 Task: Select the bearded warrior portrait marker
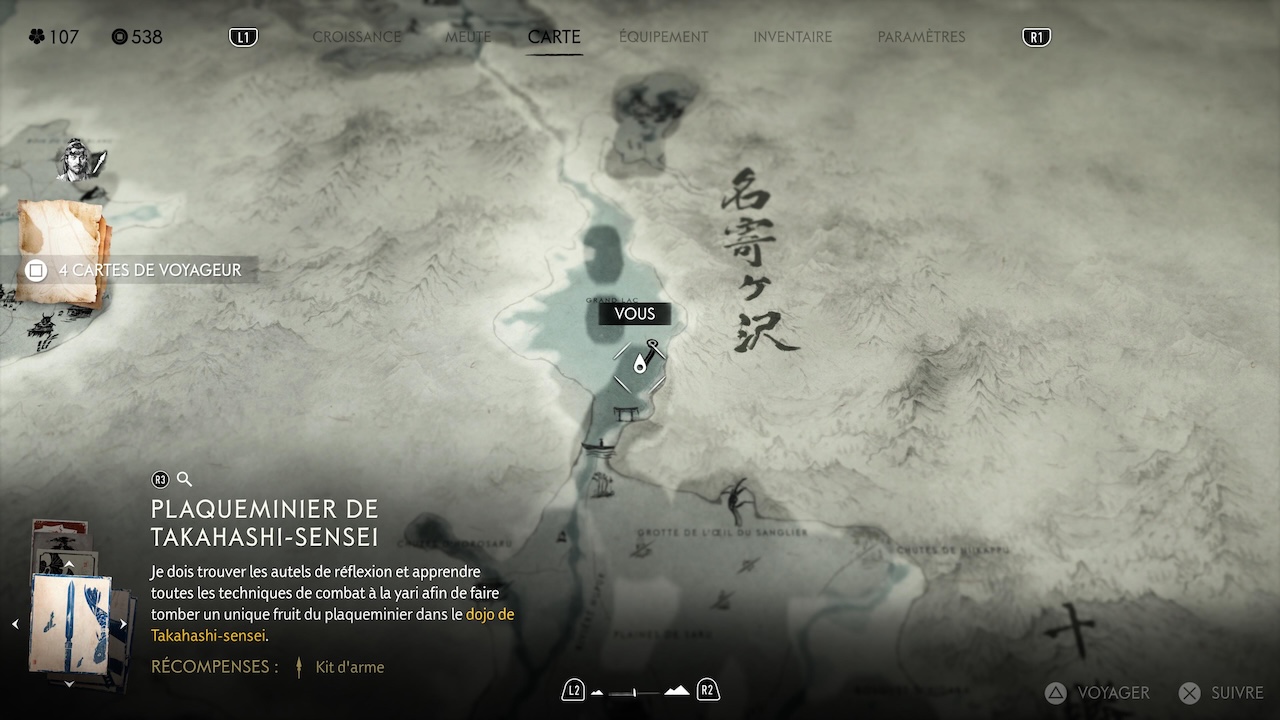(80, 160)
